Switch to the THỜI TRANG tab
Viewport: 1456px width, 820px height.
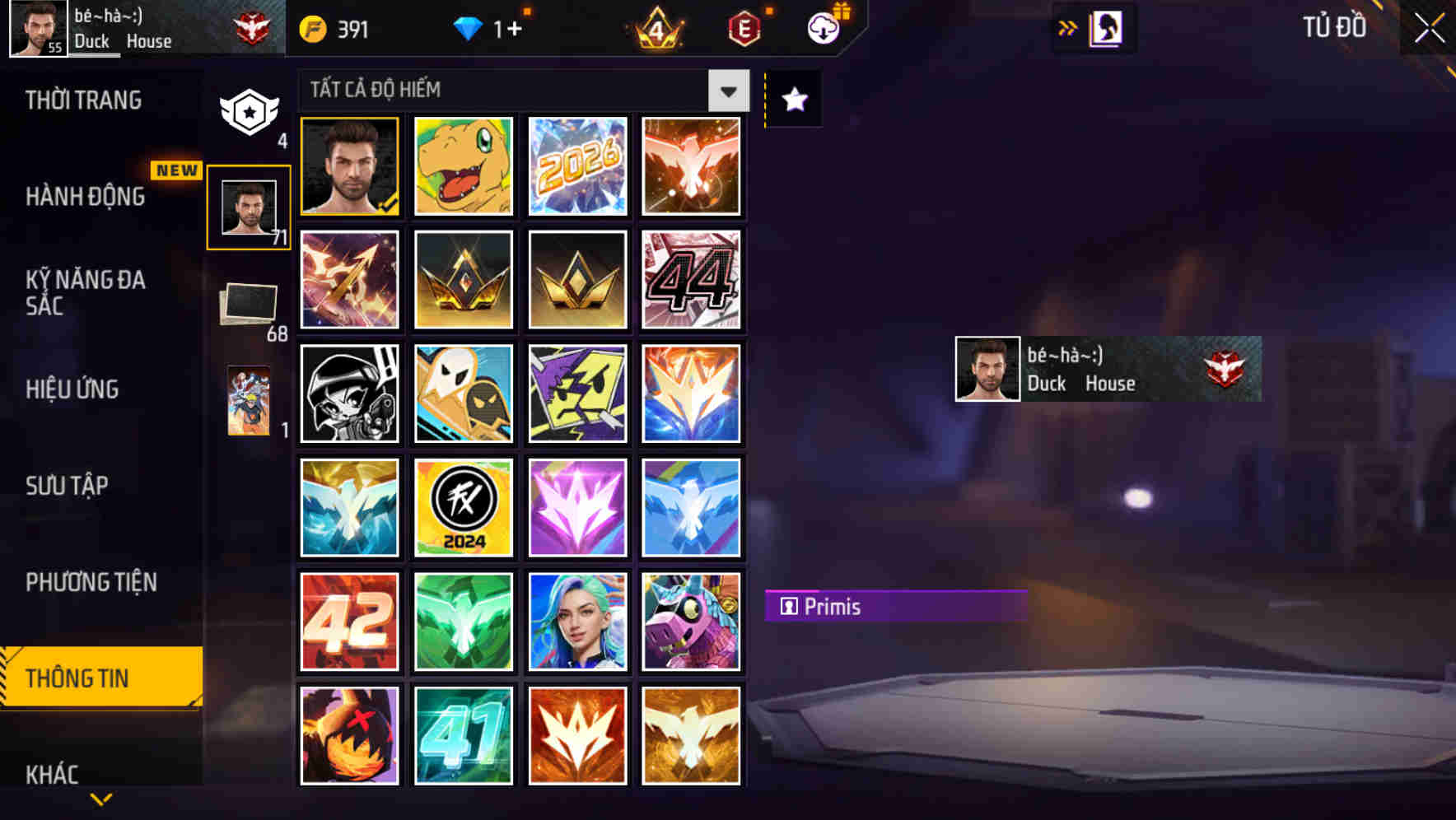[x=82, y=100]
